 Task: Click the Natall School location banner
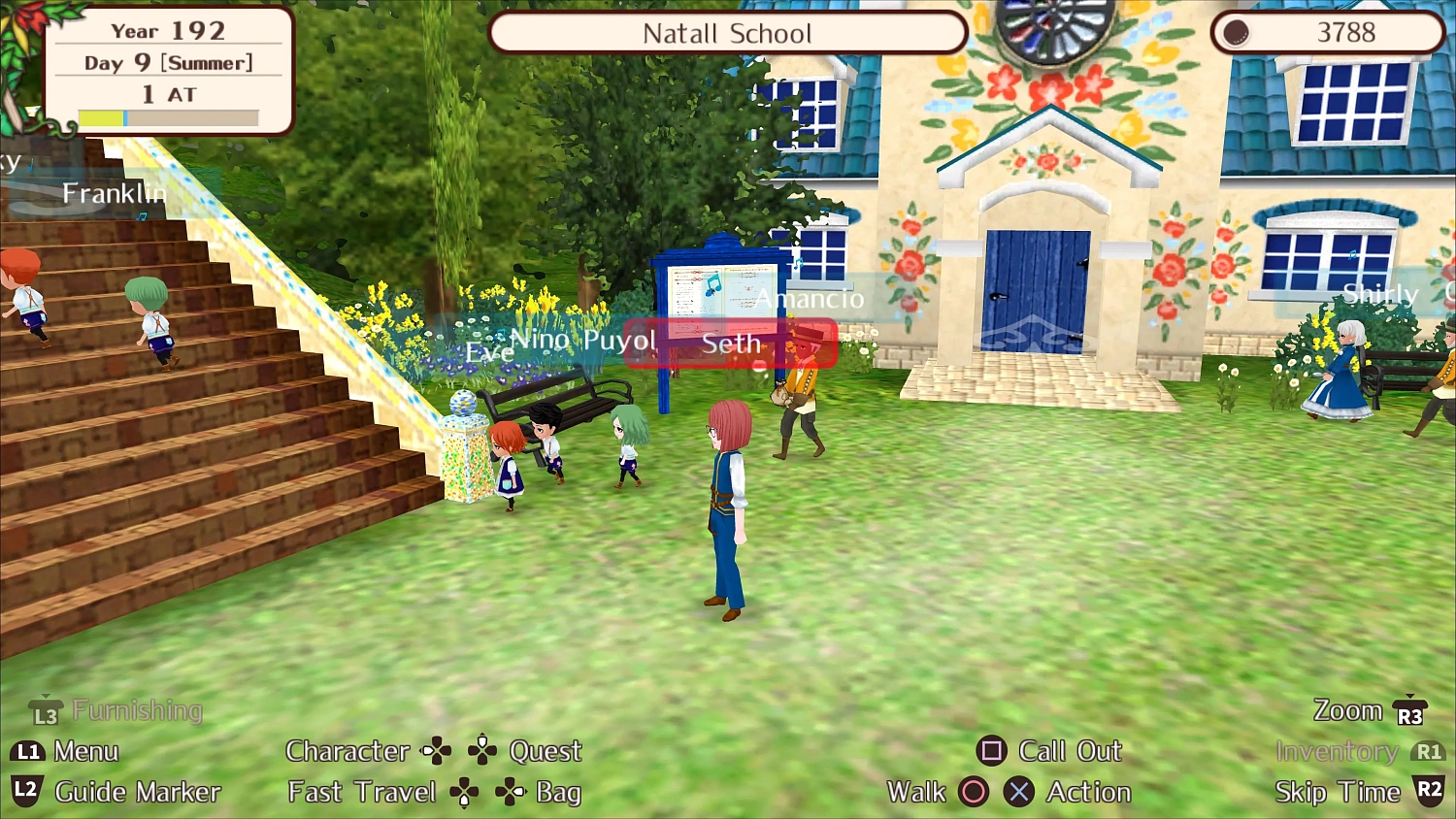pyautogui.click(x=727, y=33)
